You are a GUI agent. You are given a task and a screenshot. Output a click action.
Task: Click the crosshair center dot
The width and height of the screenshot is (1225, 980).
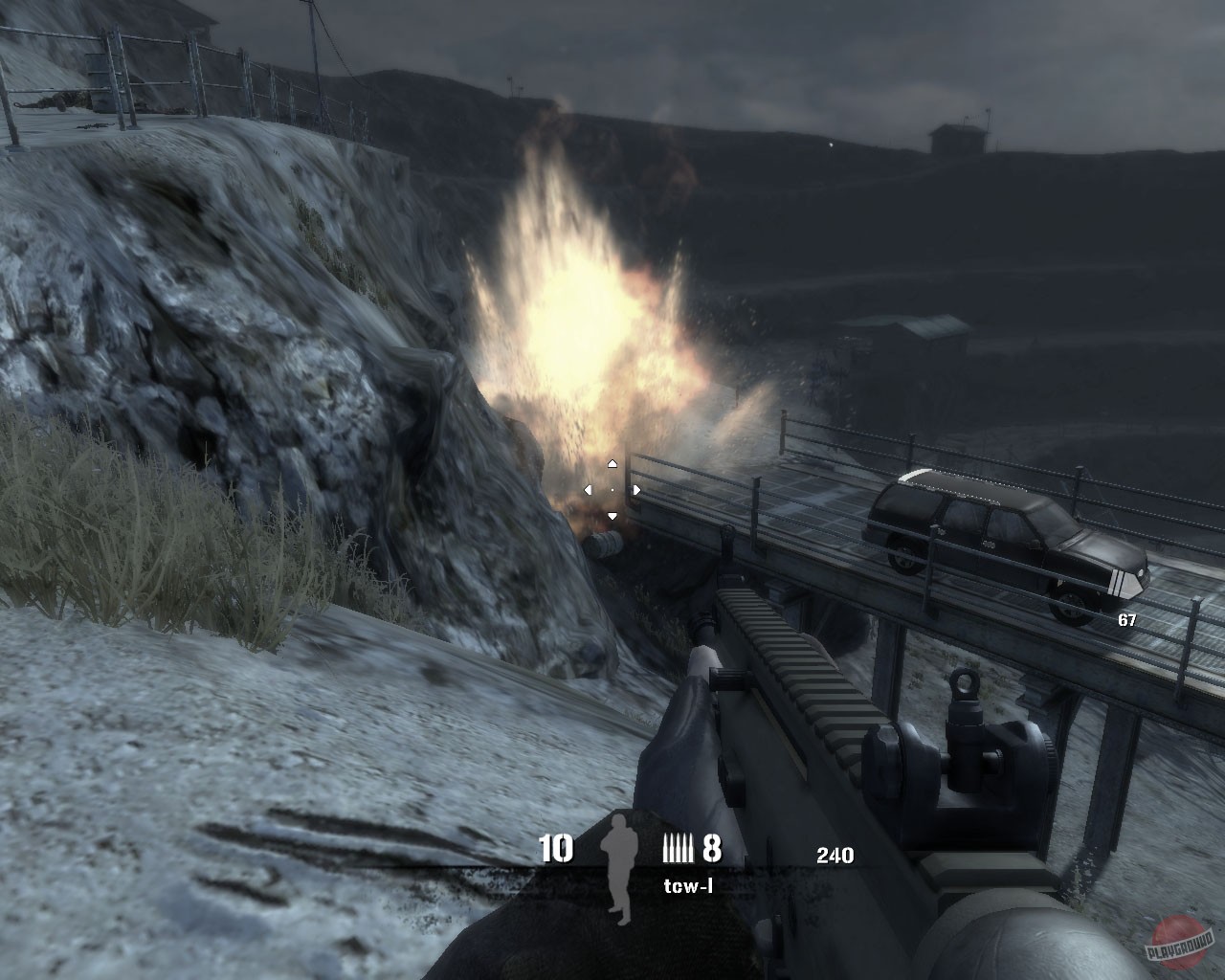[x=612, y=488]
